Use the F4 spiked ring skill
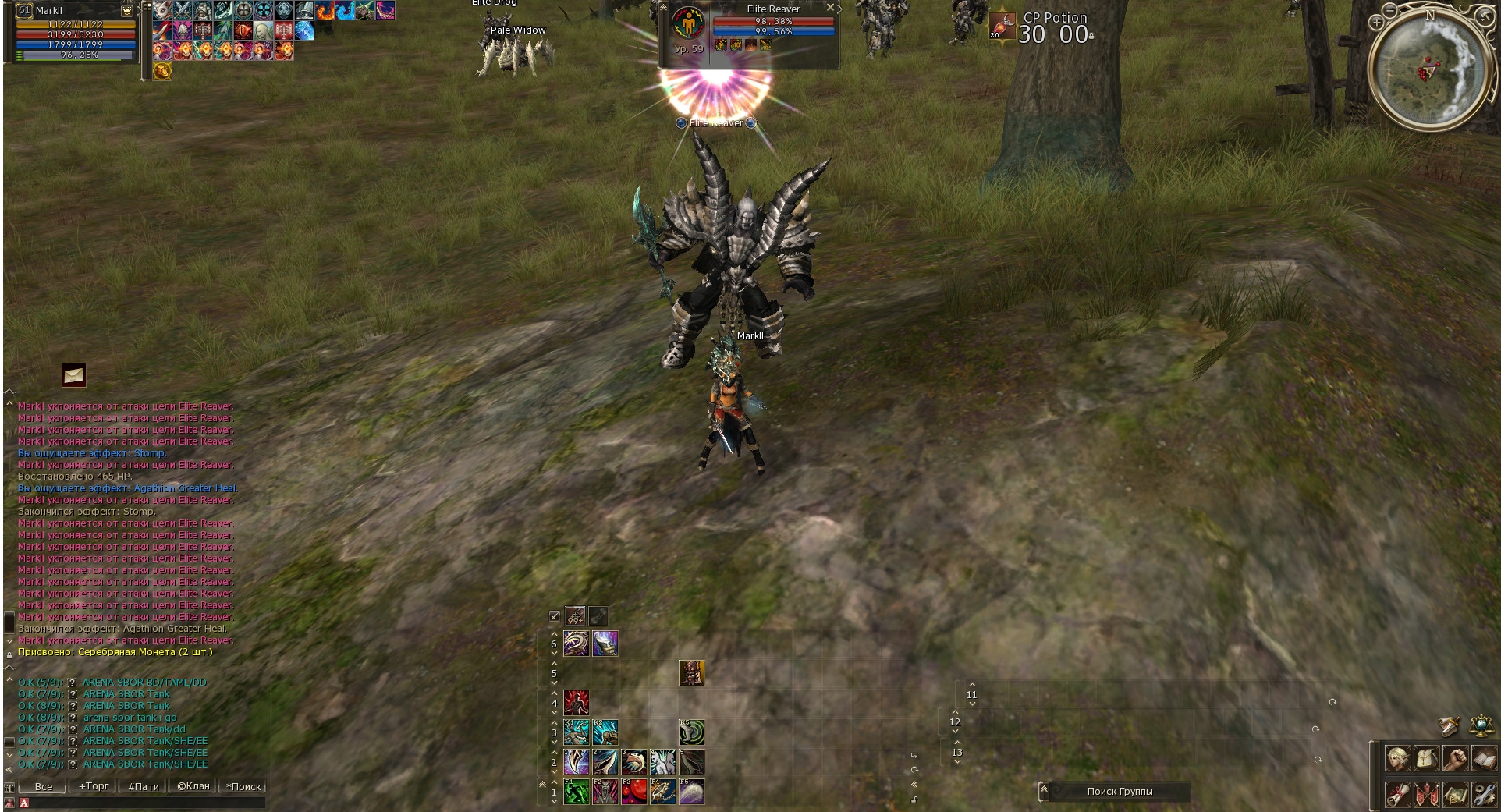 coord(663,792)
